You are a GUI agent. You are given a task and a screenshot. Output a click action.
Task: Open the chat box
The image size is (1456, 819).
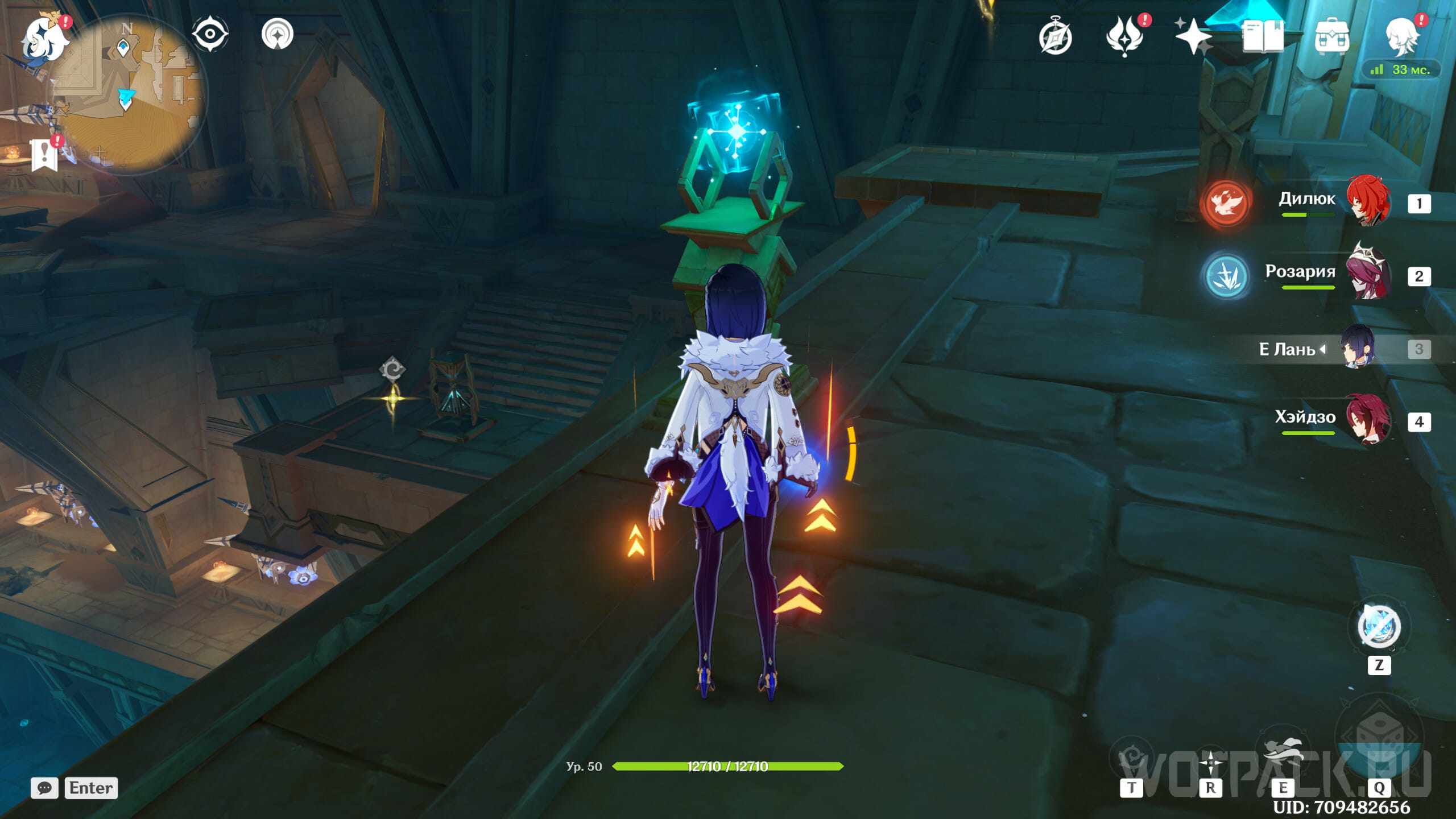coord(45,788)
